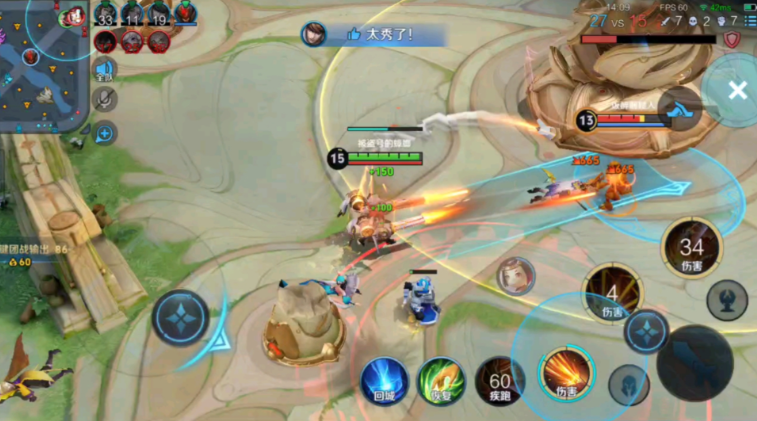
Task: Trigger the 疾跑 sprint spell
Action: [x=499, y=381]
